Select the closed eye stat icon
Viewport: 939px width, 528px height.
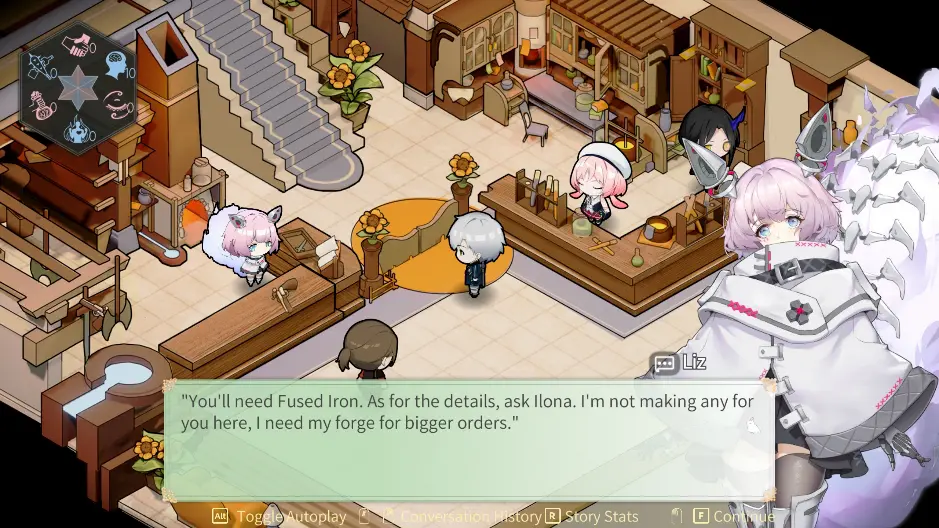(116, 105)
